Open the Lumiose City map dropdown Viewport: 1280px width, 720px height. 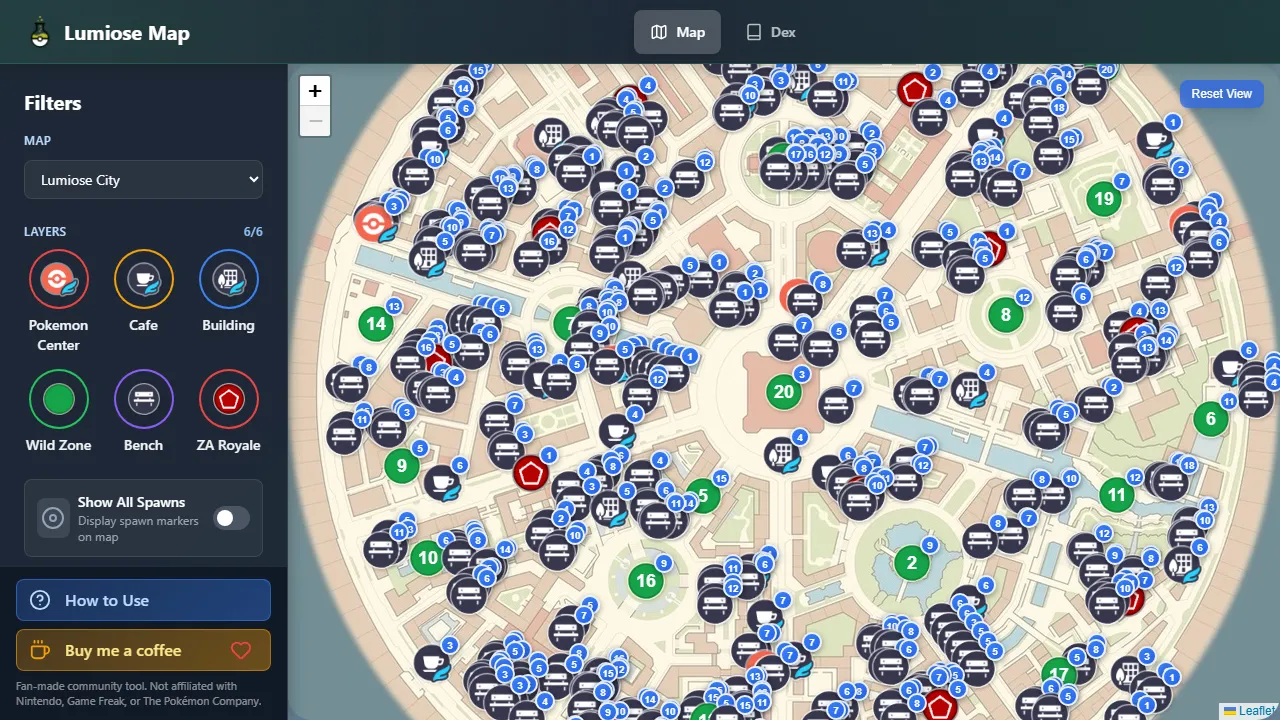(143, 179)
